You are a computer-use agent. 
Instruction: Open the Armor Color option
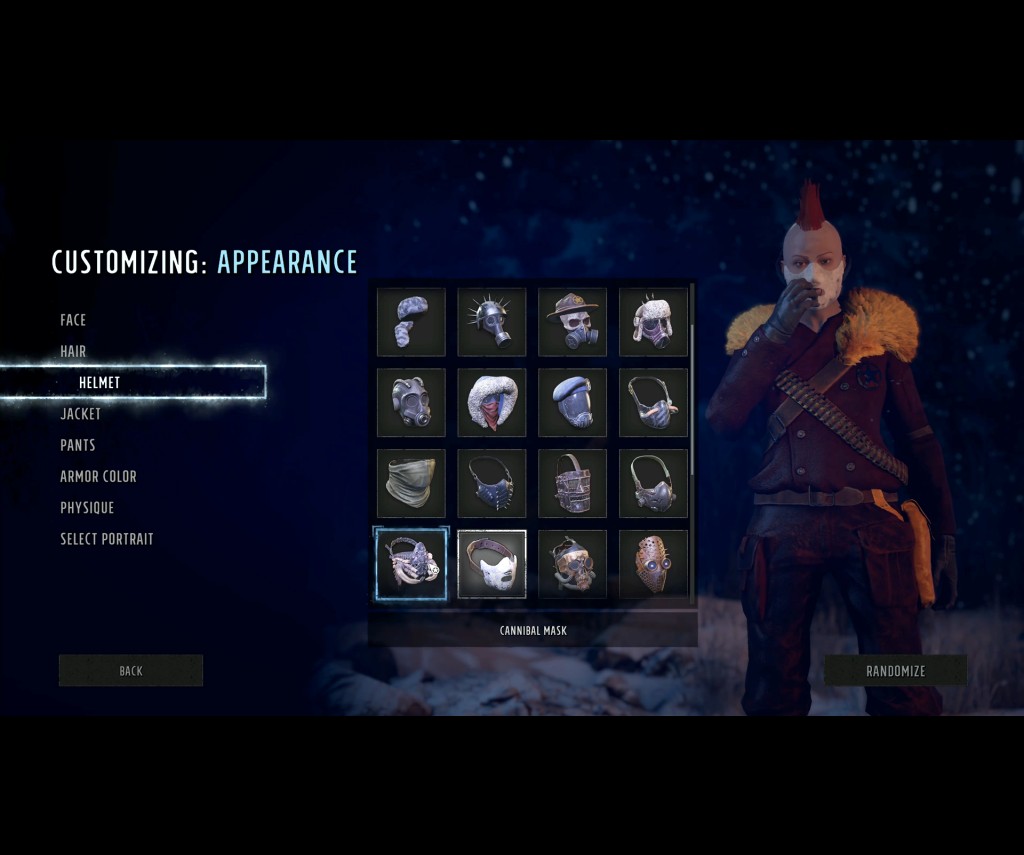tap(98, 476)
